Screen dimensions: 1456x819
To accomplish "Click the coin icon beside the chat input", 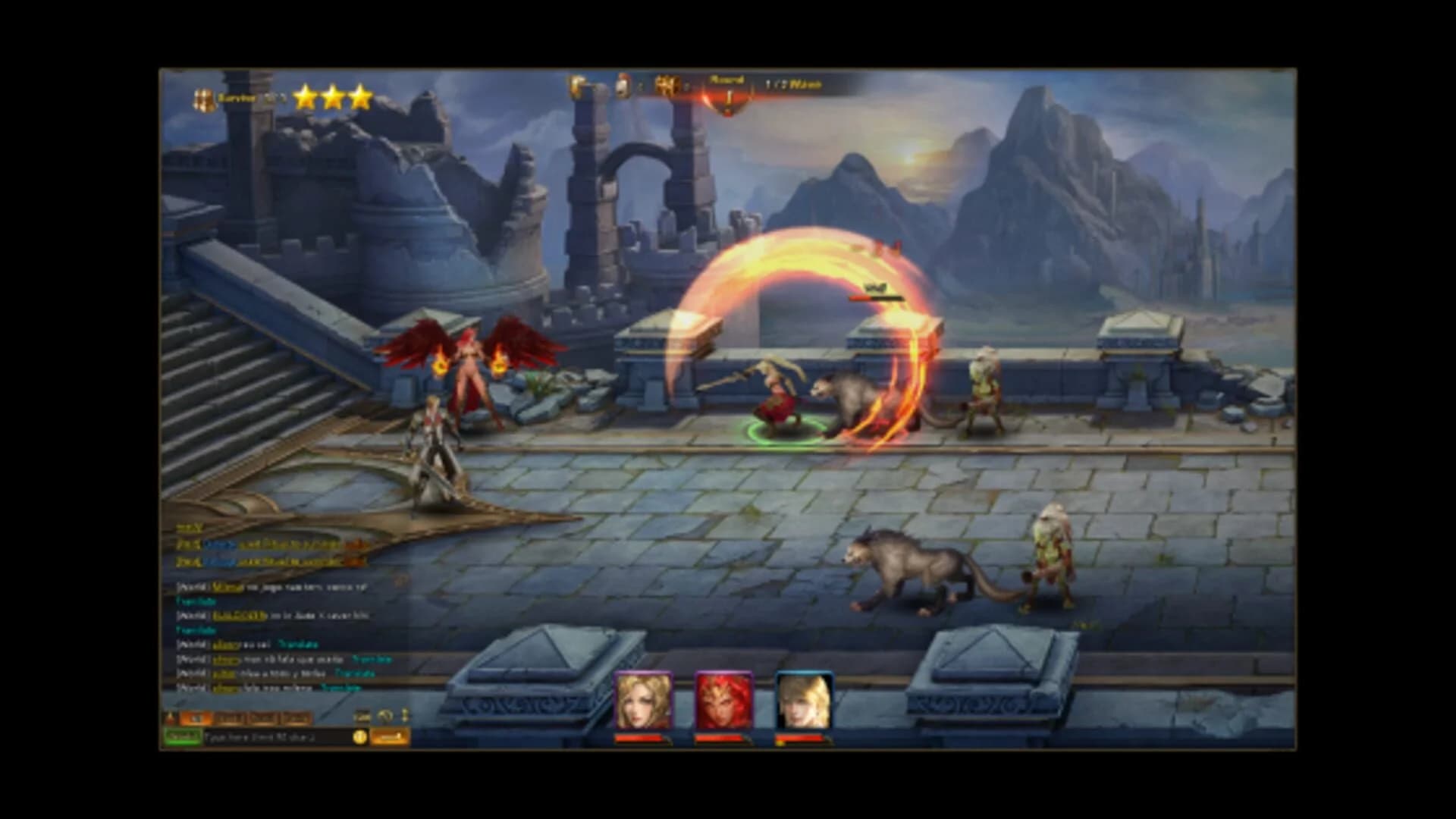I will [359, 736].
